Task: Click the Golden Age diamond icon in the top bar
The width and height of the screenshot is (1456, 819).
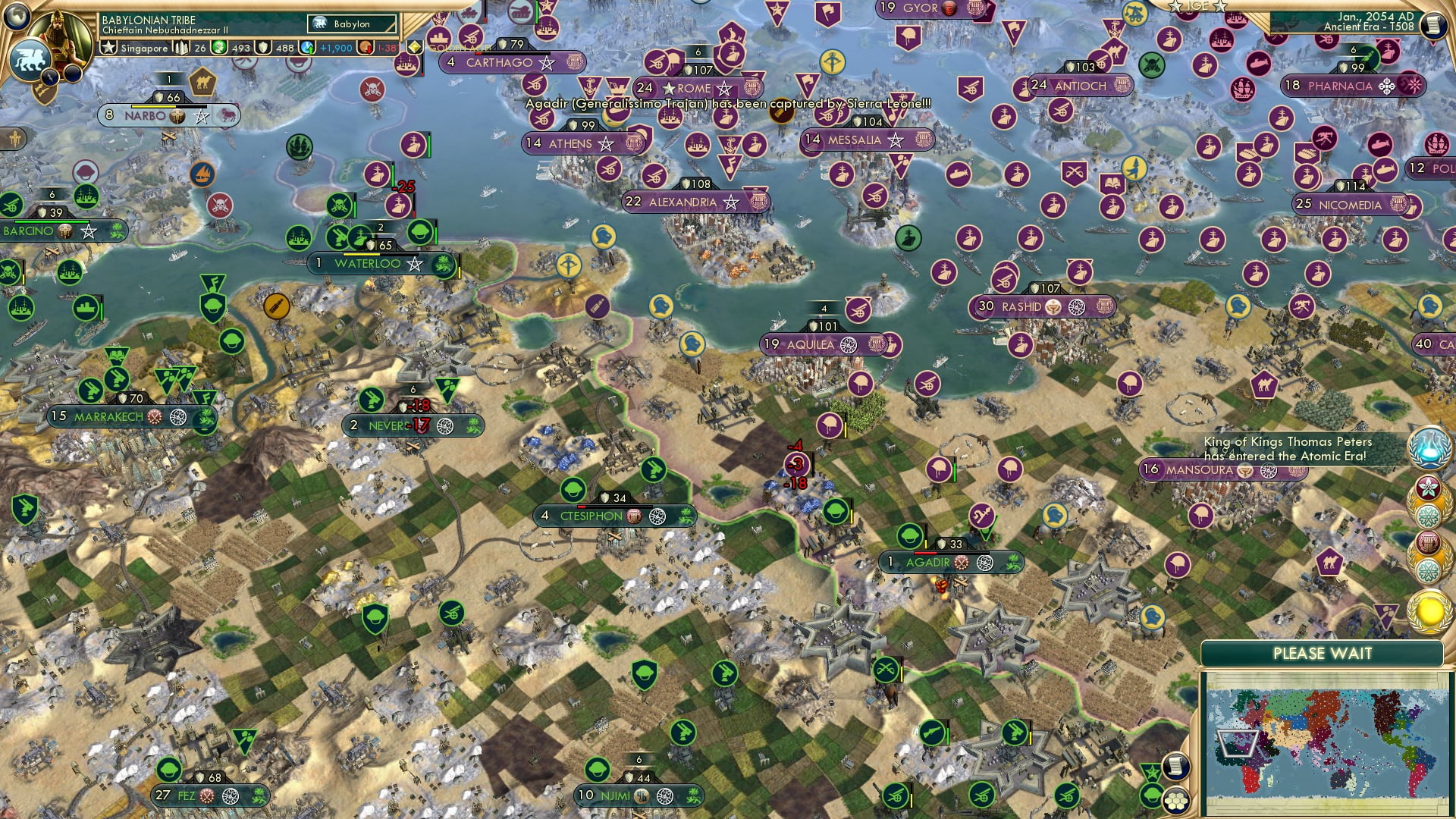Action: [x=414, y=47]
